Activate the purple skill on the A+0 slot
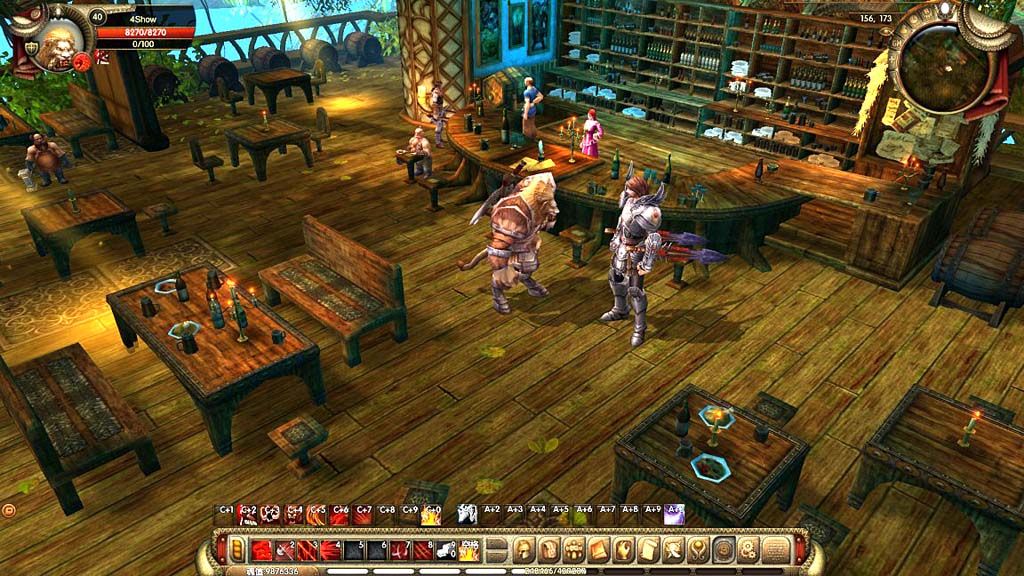Viewport: 1024px width, 576px height. pyautogui.click(x=675, y=514)
